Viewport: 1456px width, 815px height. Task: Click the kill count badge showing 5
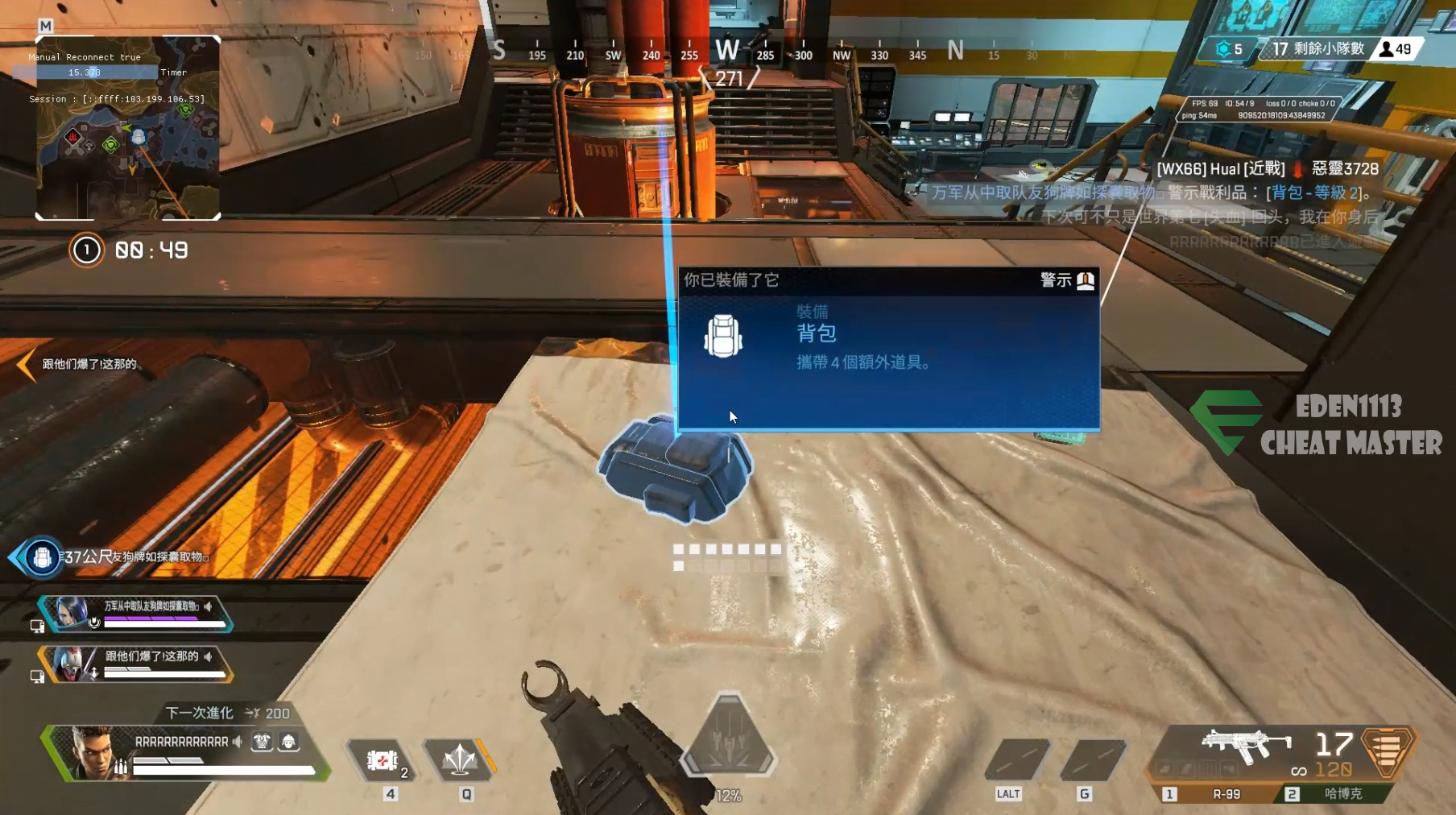click(1230, 49)
